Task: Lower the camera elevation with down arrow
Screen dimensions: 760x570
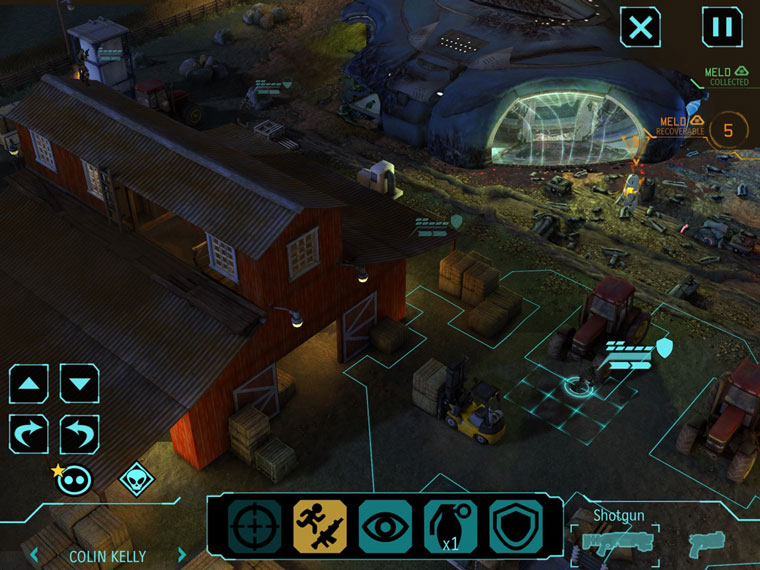Action: 79,383
